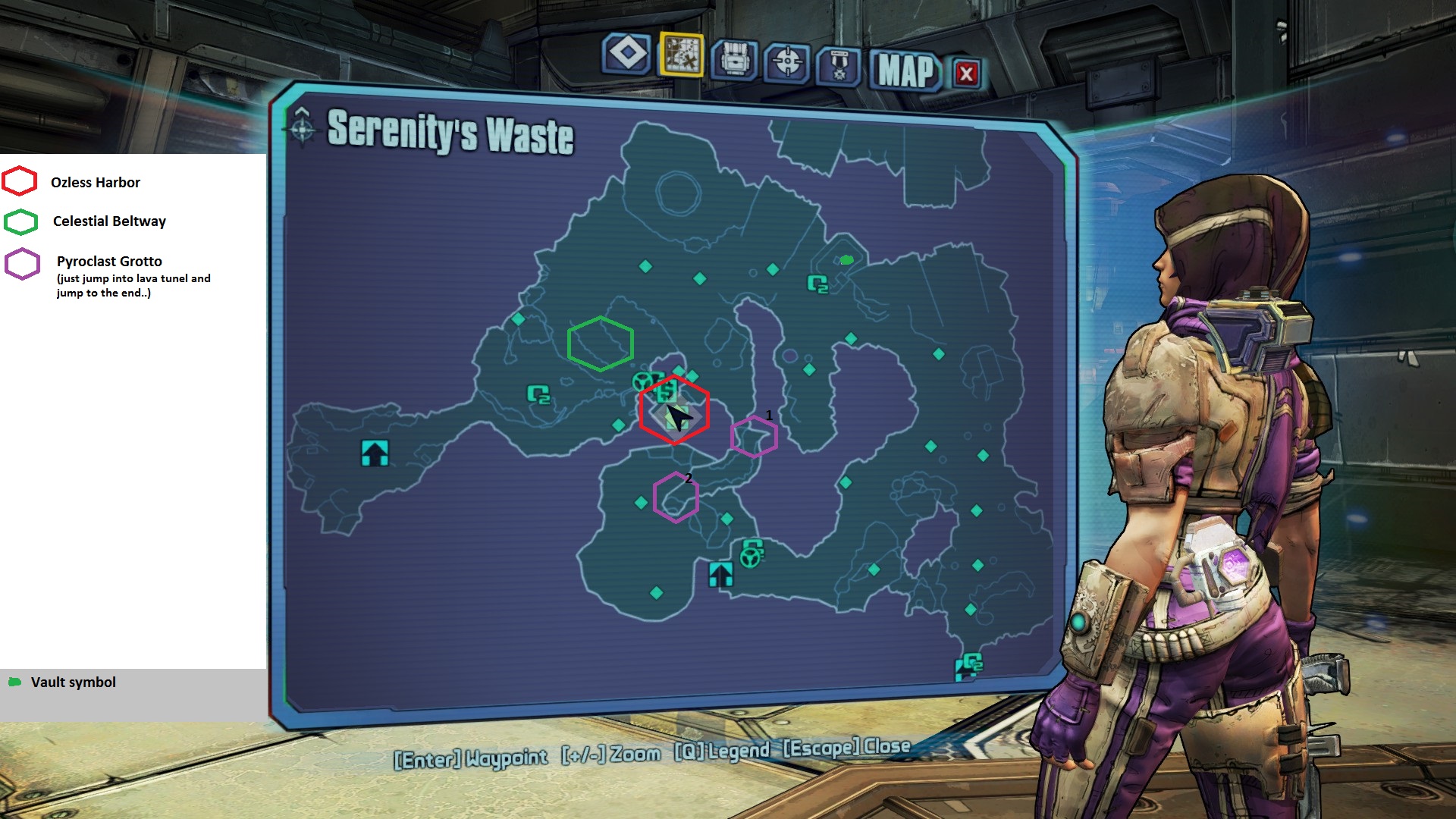Open the backpack Inventory tab
This screenshot has height=819, width=1456.
tap(734, 59)
